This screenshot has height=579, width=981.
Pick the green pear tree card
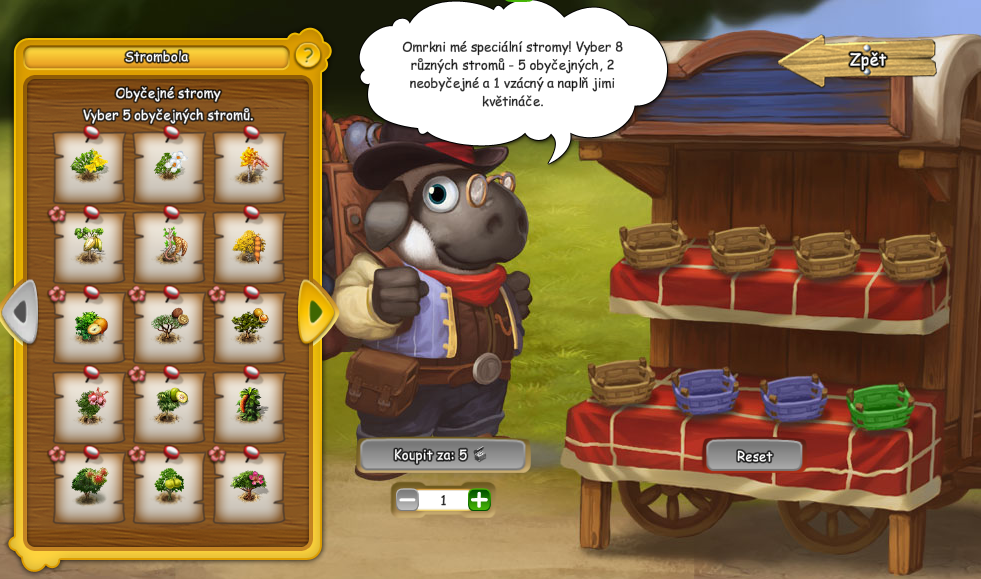(169, 487)
